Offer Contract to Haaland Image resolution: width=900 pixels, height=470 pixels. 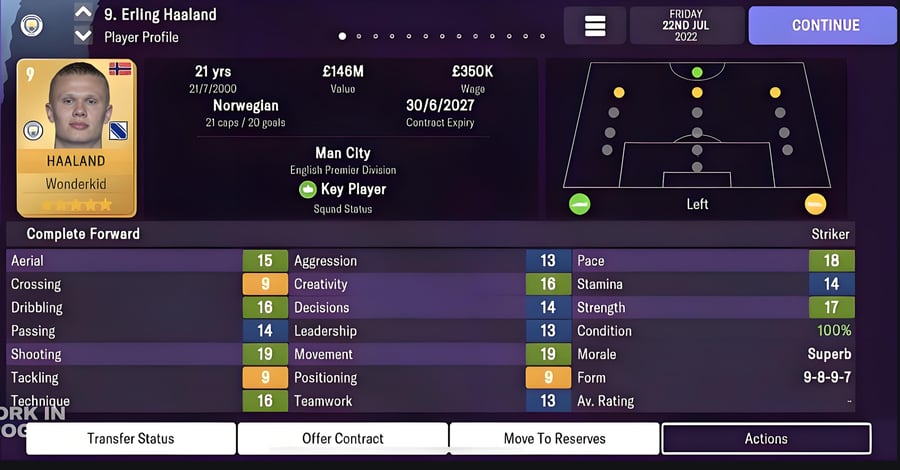point(343,438)
